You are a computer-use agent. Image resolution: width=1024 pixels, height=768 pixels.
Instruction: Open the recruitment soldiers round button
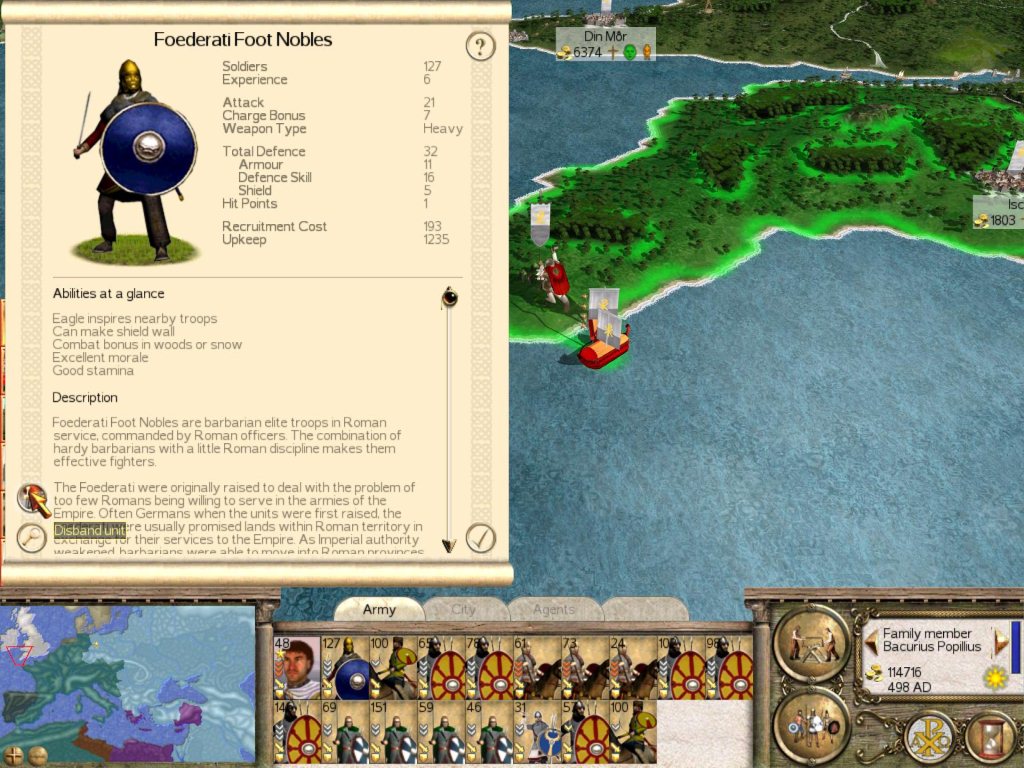tap(810, 724)
